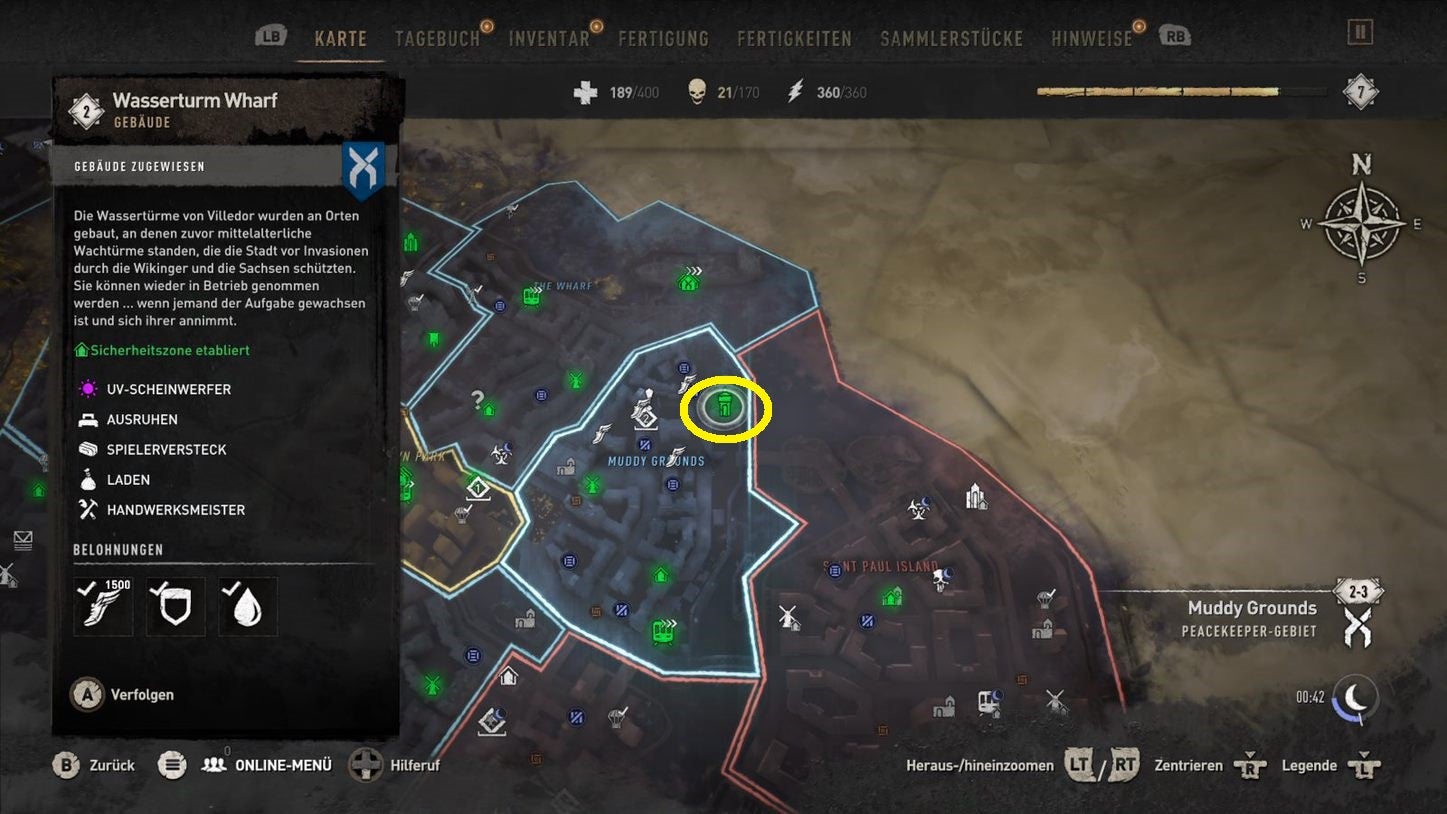Click the white windmill marker on Saint Paul Island
The height and width of the screenshot is (814, 1447).
click(x=789, y=616)
